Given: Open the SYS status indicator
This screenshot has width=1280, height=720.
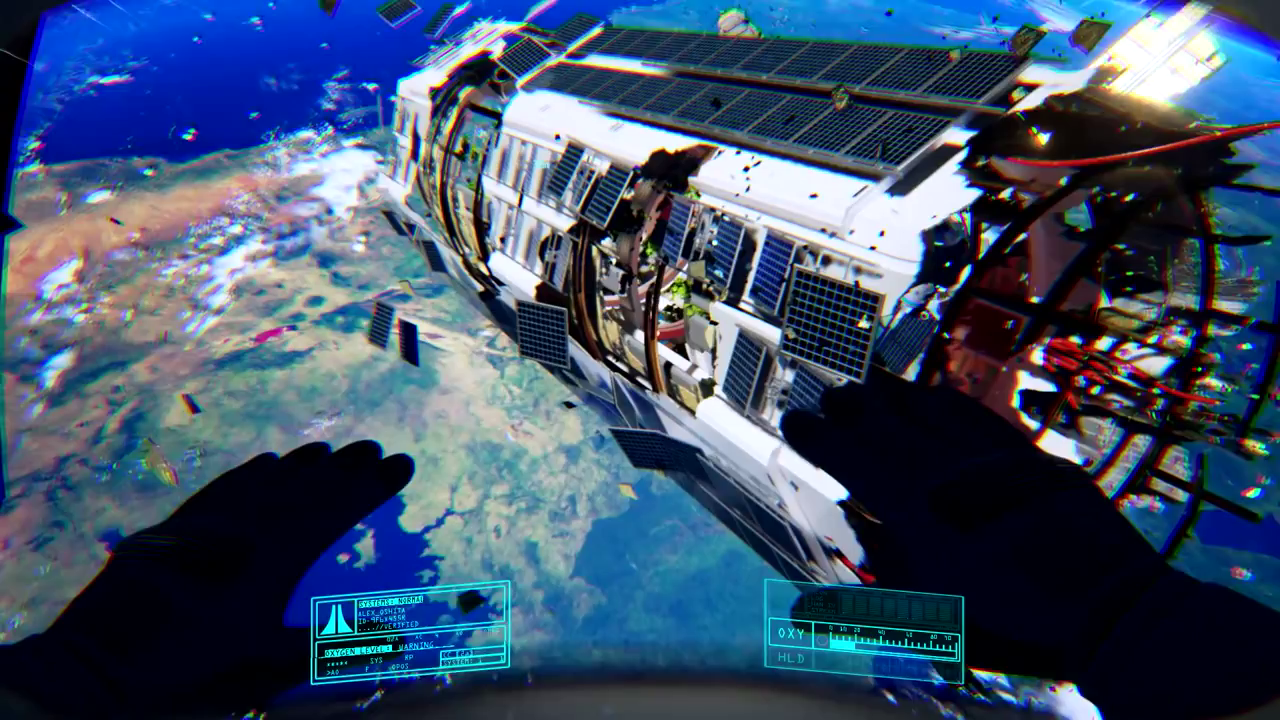Looking at the screenshot, I should click(x=376, y=659).
